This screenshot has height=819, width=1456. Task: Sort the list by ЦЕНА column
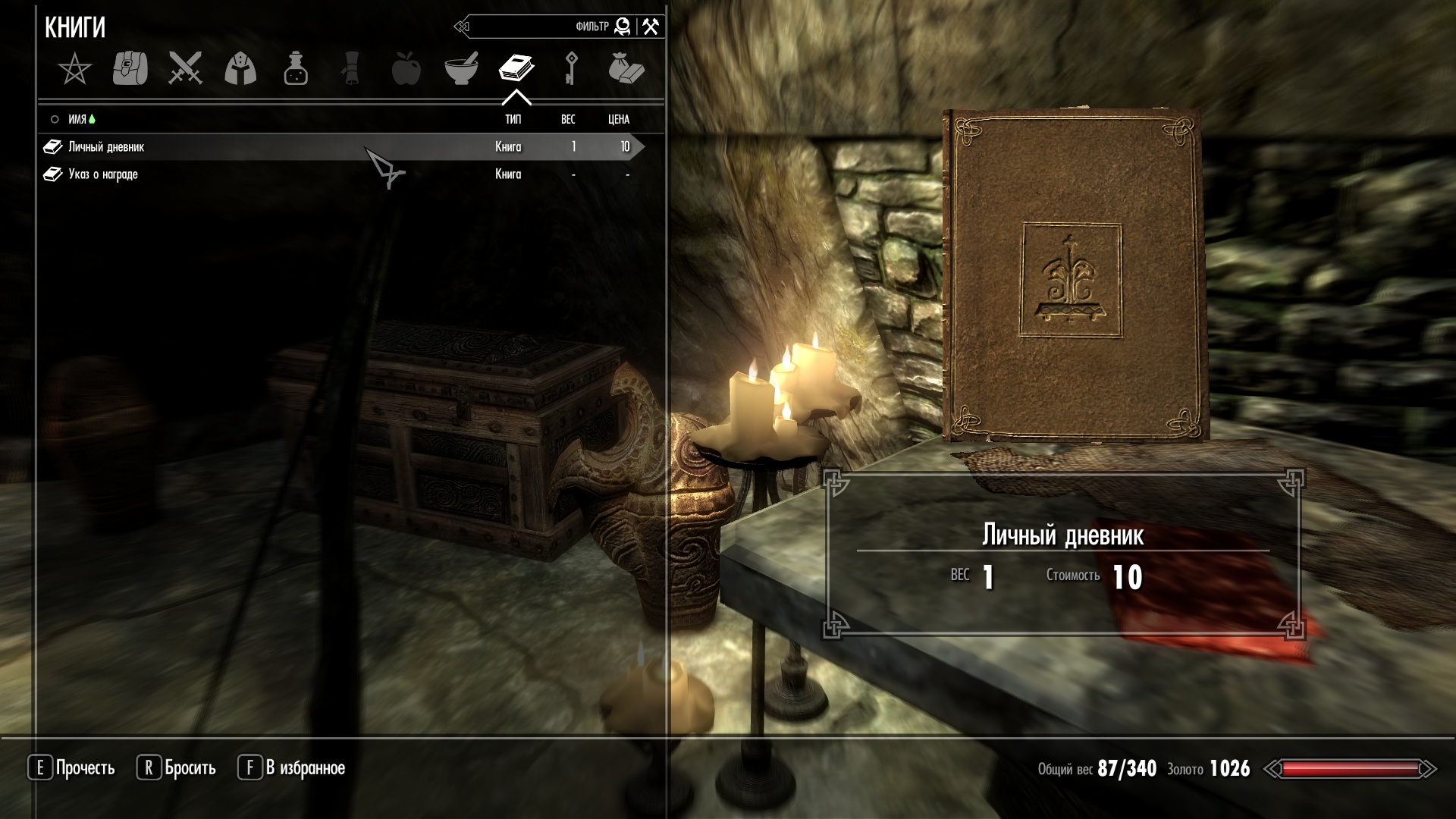619,119
